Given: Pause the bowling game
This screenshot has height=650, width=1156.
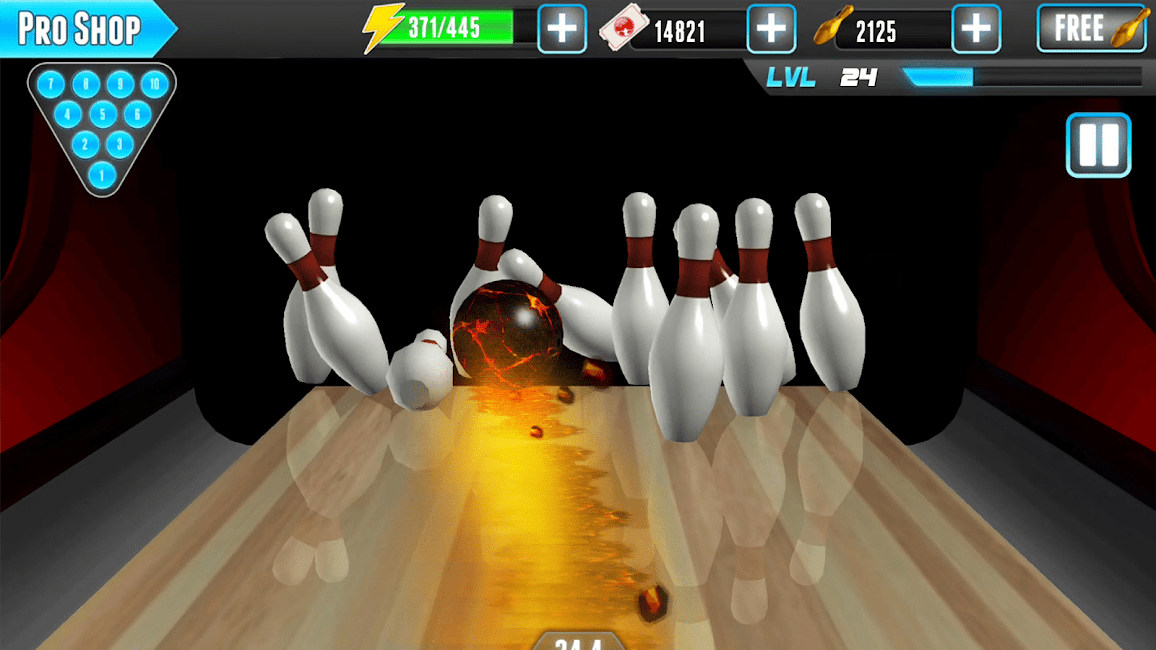Looking at the screenshot, I should tap(1098, 146).
